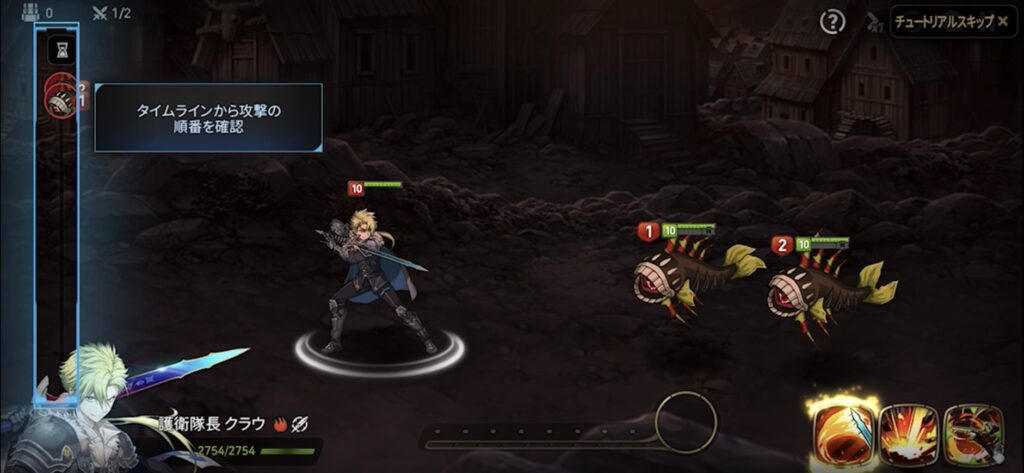Tap the hourglass icon on the timeline
The image size is (1024, 473).
pyautogui.click(x=62, y=48)
